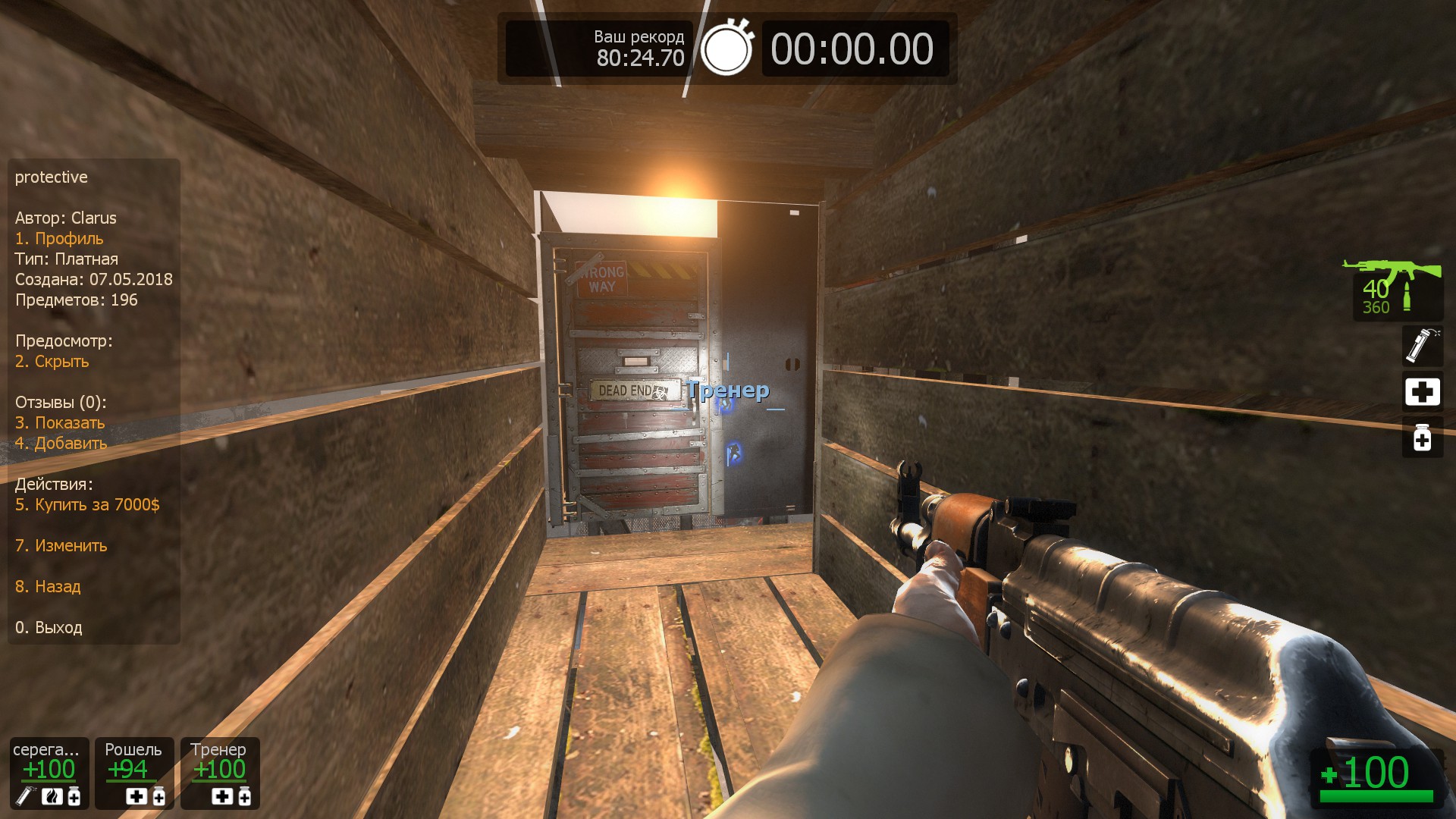
Task: Select the first aid kit slot
Action: coord(1422,392)
